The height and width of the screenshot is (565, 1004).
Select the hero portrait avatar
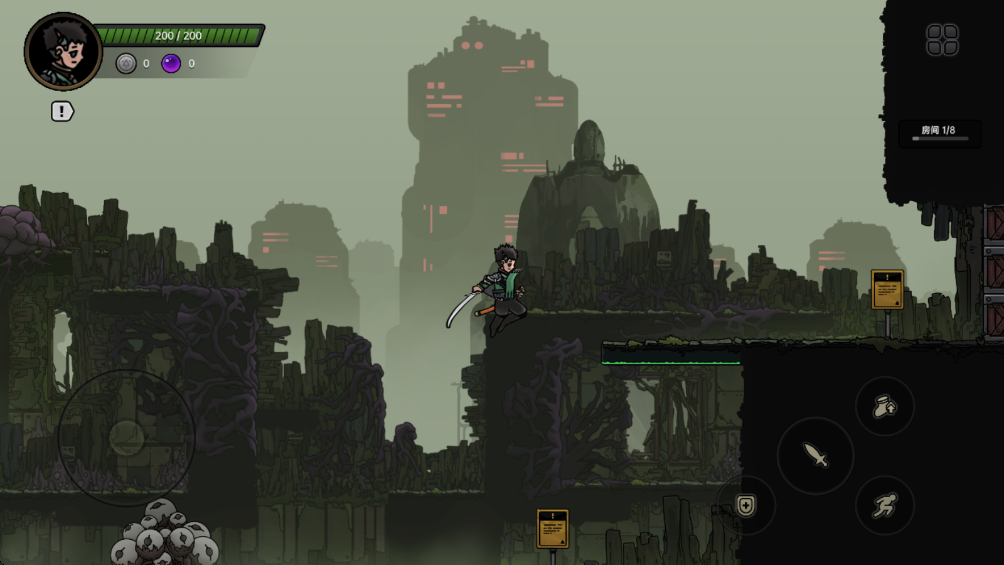(63, 52)
